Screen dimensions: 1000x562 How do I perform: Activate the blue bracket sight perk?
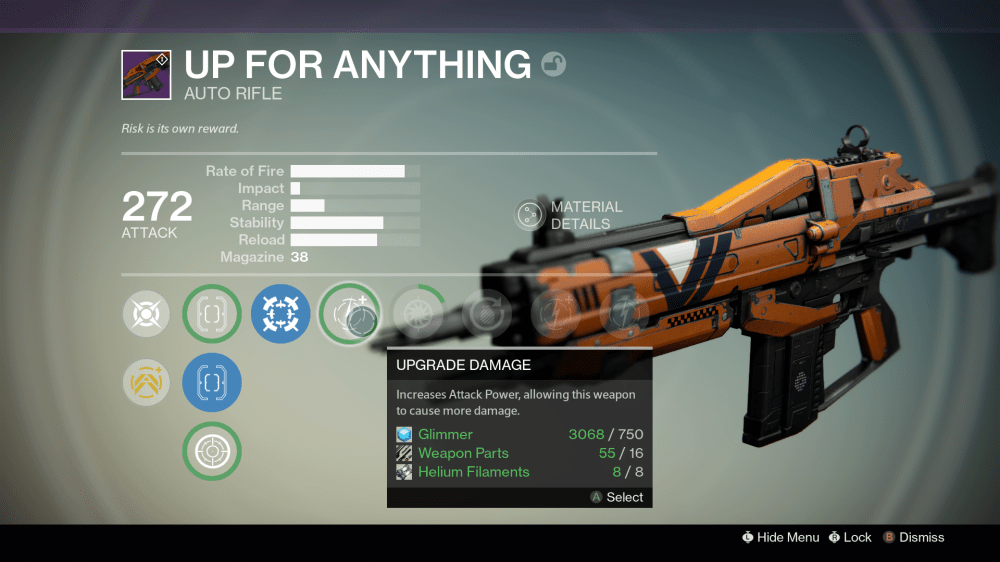[x=212, y=382]
